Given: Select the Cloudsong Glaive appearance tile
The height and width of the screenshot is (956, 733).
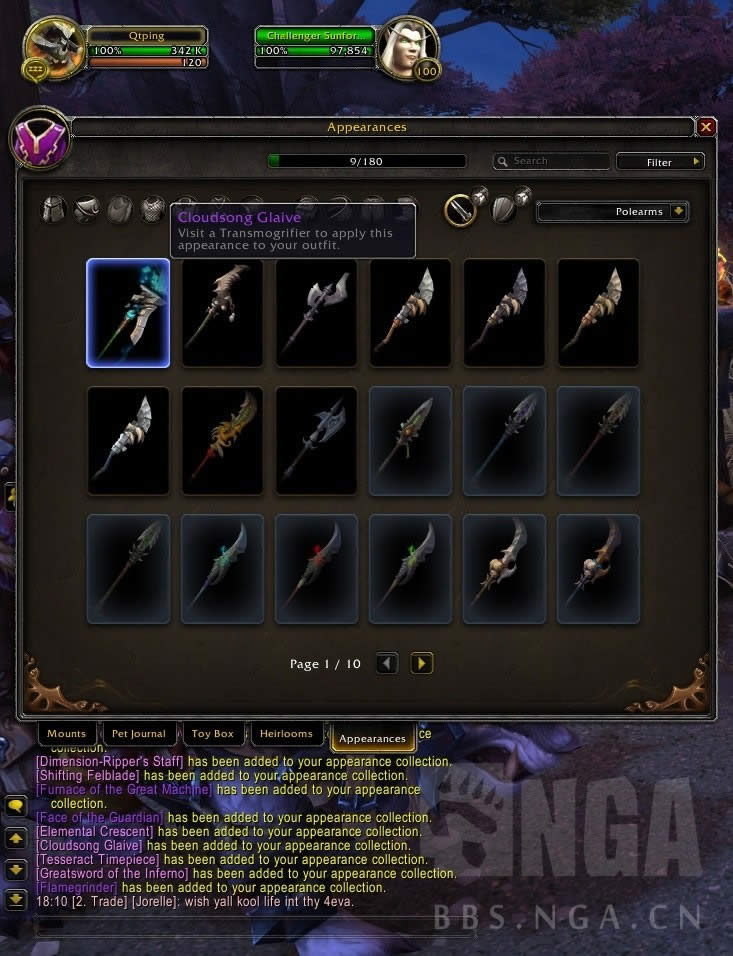Looking at the screenshot, I should click(x=128, y=313).
